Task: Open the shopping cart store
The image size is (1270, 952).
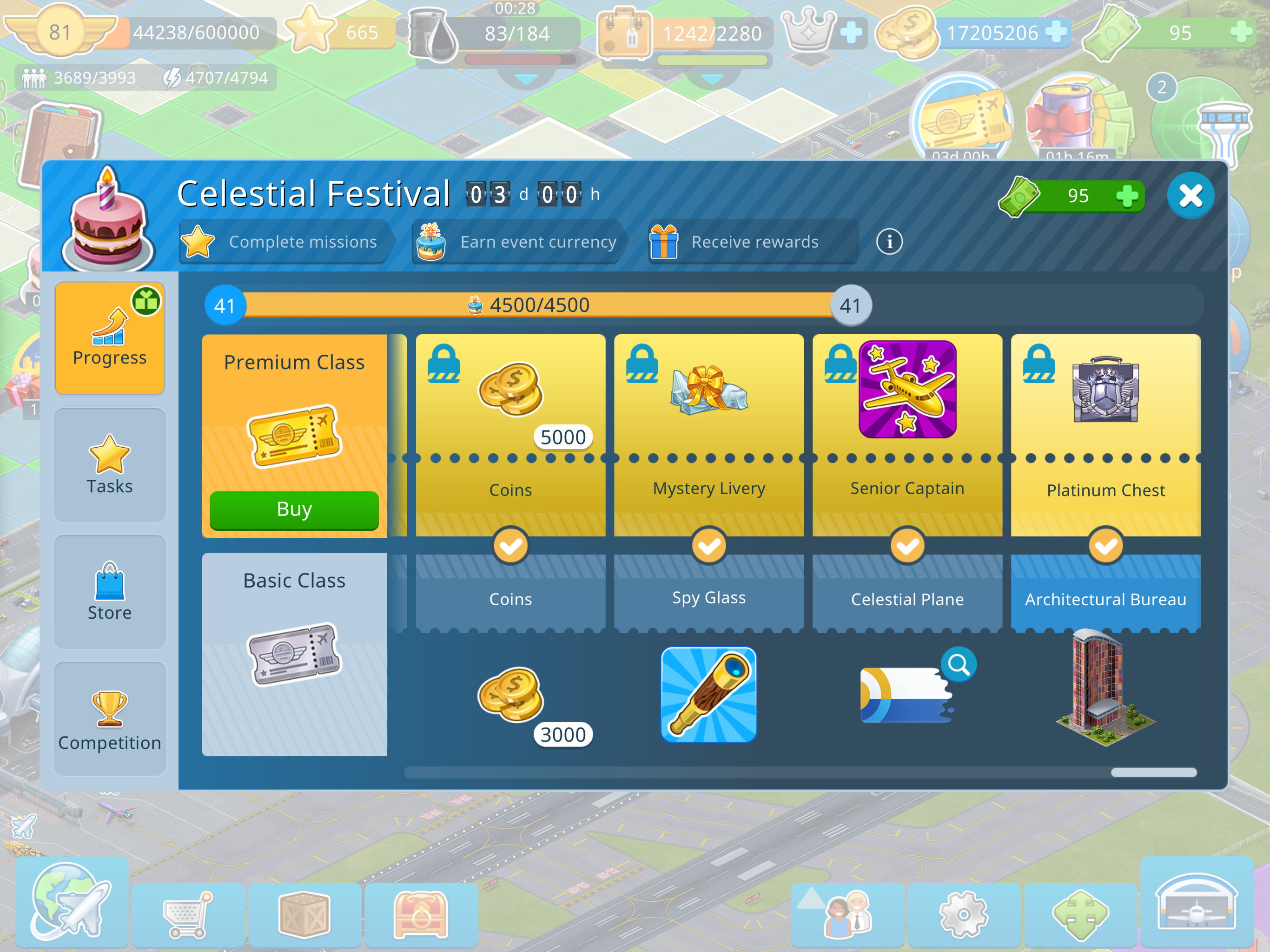Action: [x=188, y=914]
